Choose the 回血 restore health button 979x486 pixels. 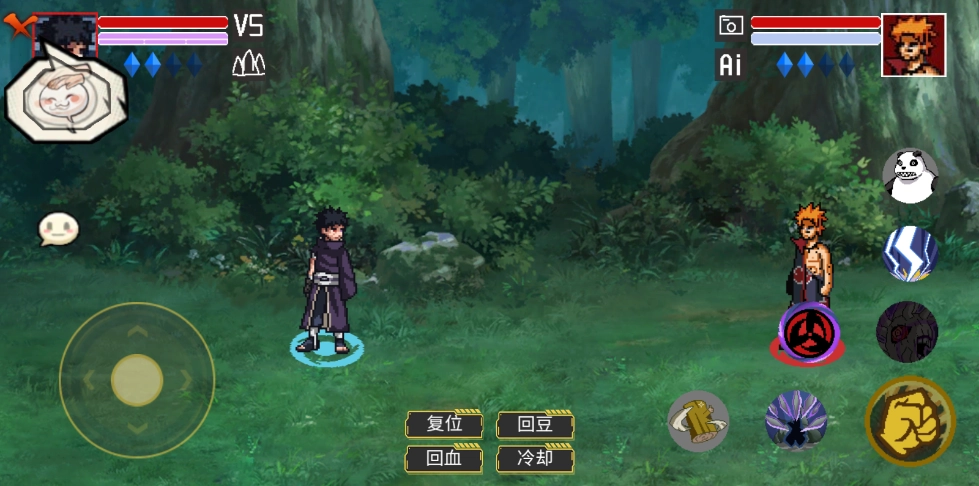[444, 459]
